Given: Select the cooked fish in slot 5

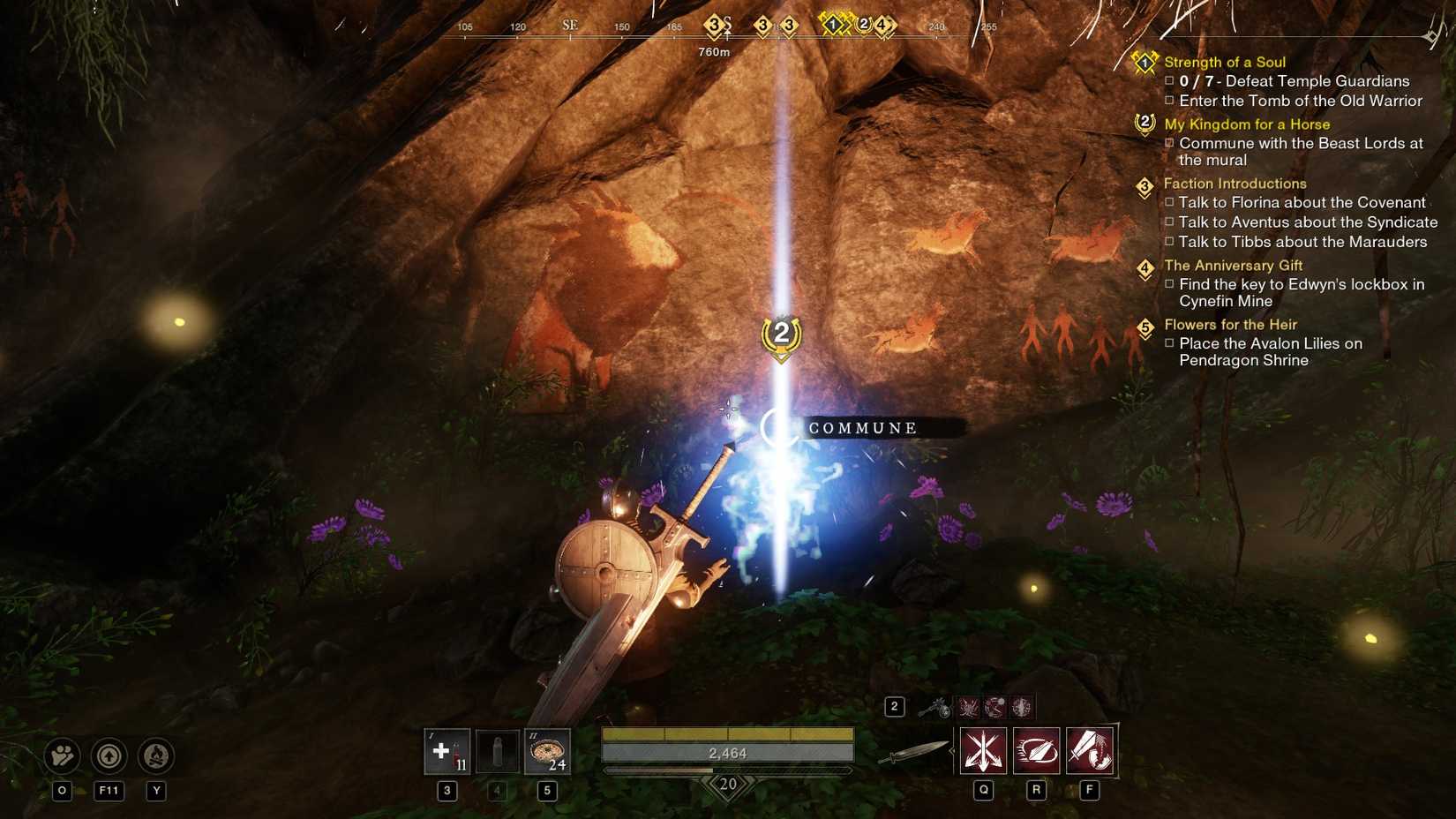Looking at the screenshot, I should click(547, 751).
